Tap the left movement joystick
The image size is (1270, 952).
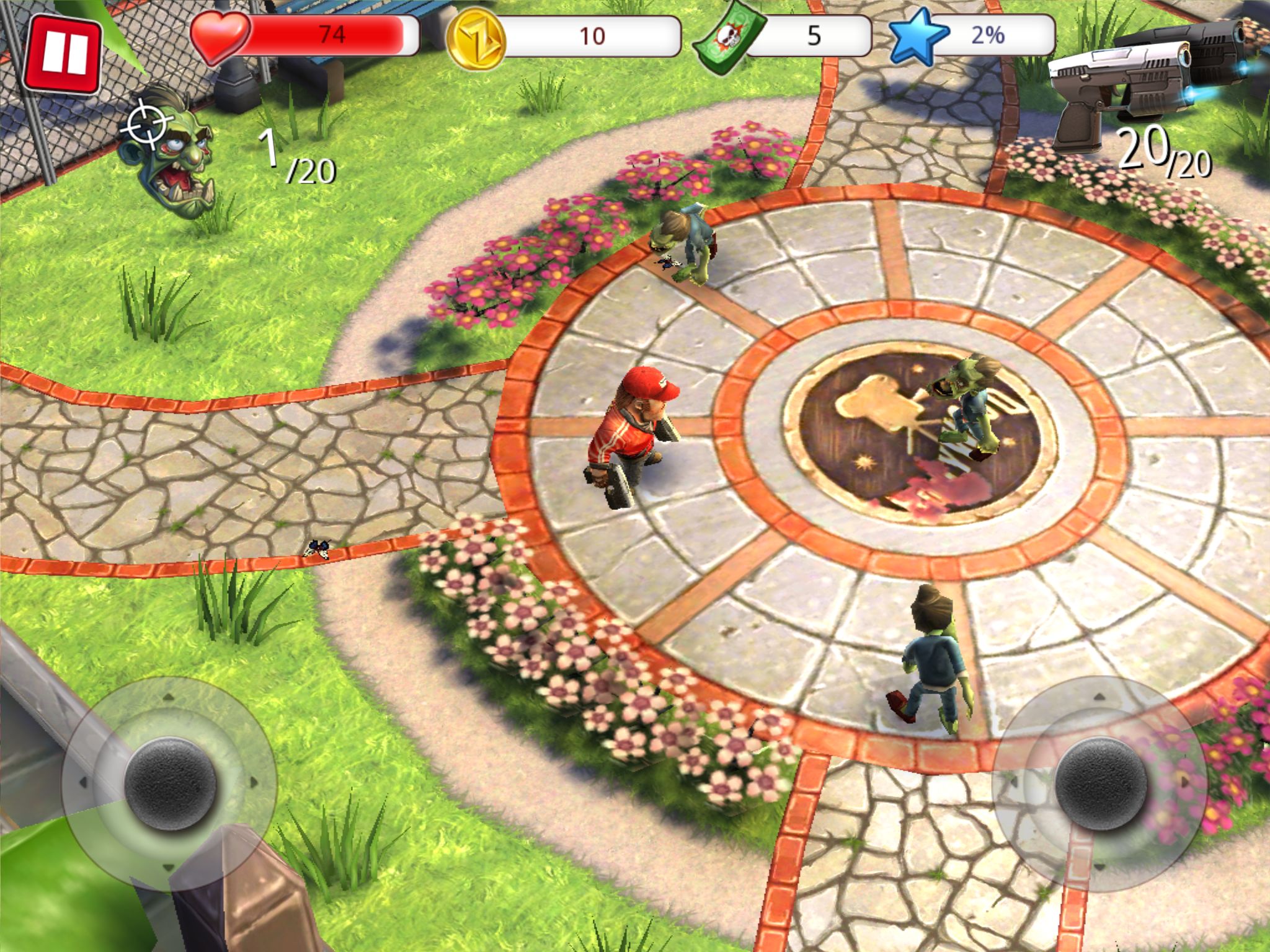(x=170, y=783)
